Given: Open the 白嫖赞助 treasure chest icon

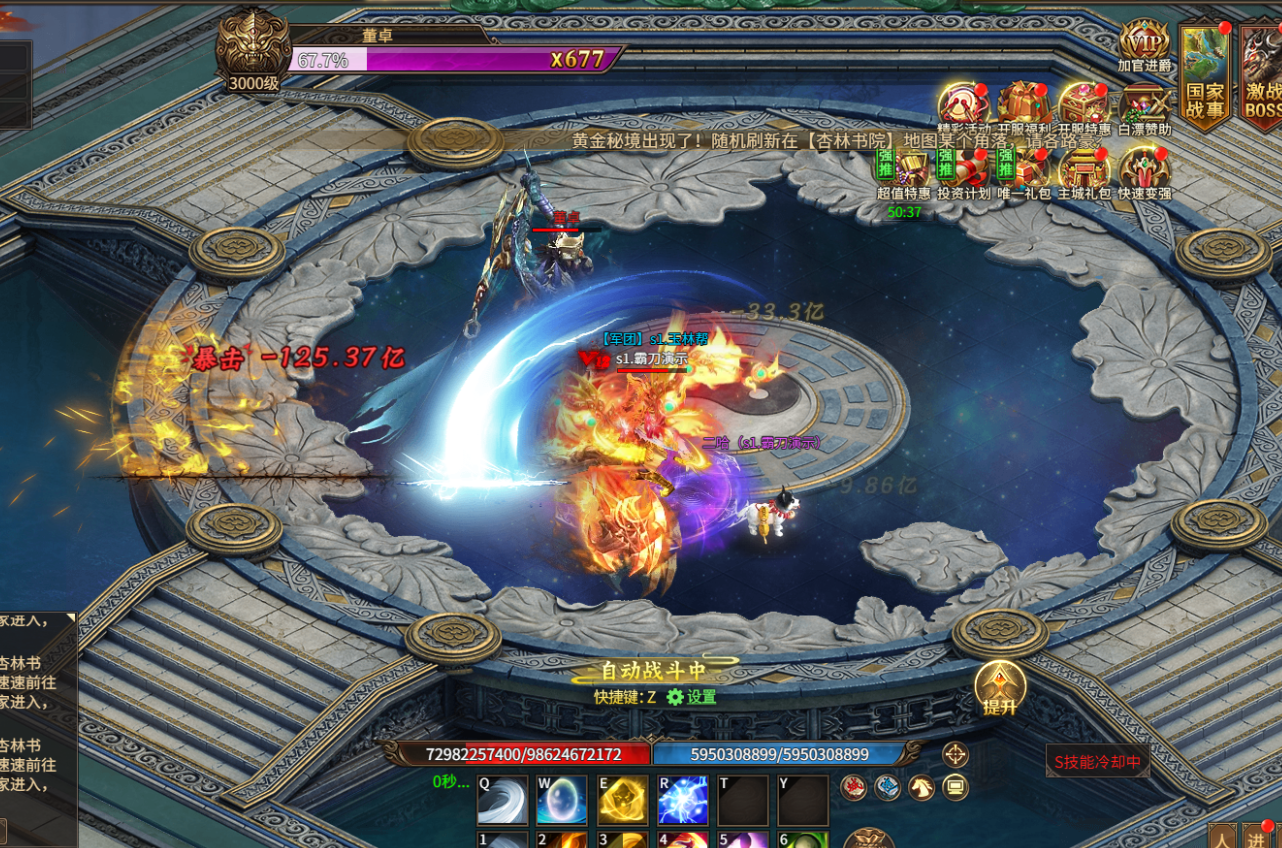Looking at the screenshot, I should click(x=1143, y=105).
